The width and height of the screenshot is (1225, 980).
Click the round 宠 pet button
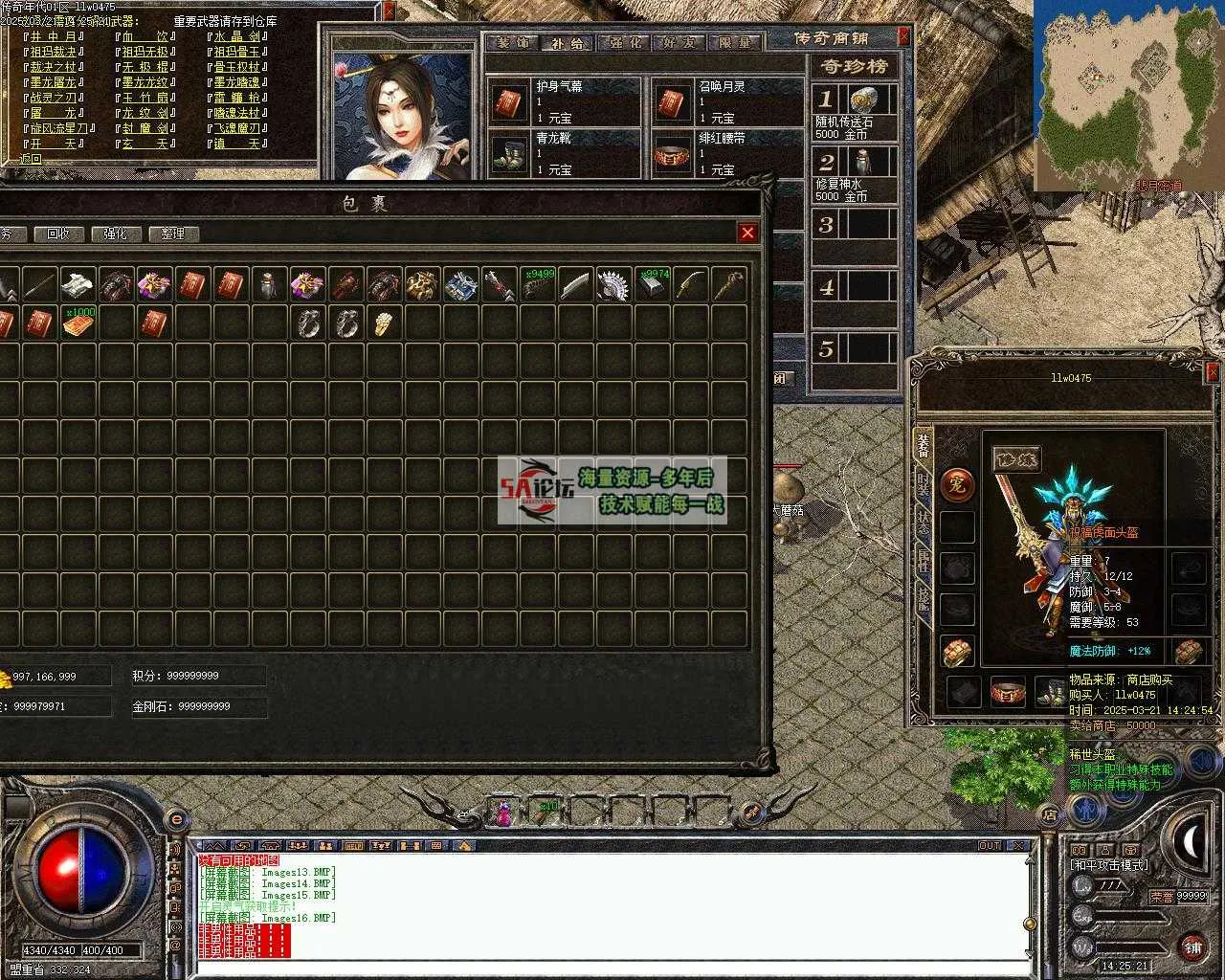point(956,484)
